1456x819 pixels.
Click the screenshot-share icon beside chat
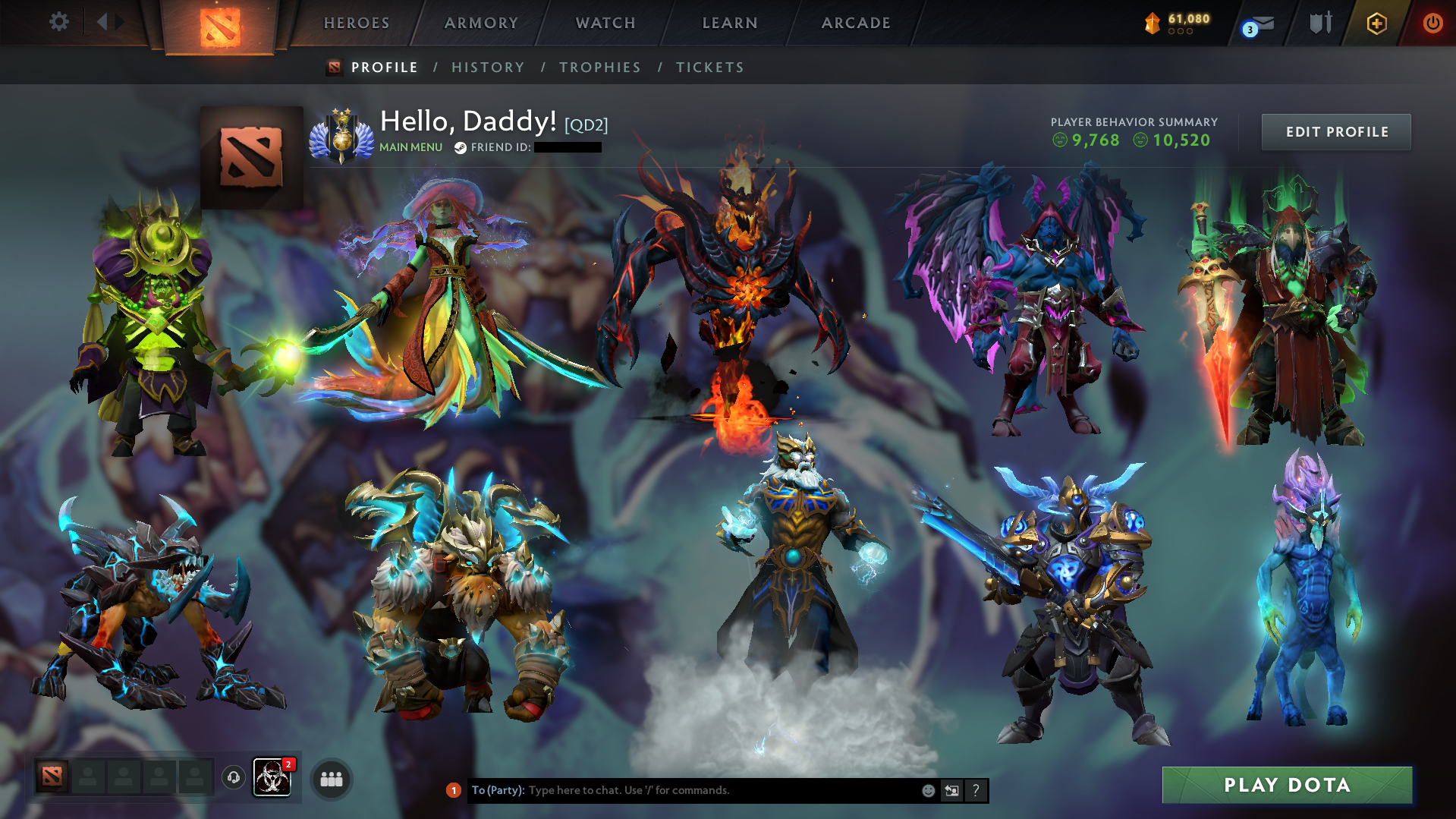[x=952, y=790]
